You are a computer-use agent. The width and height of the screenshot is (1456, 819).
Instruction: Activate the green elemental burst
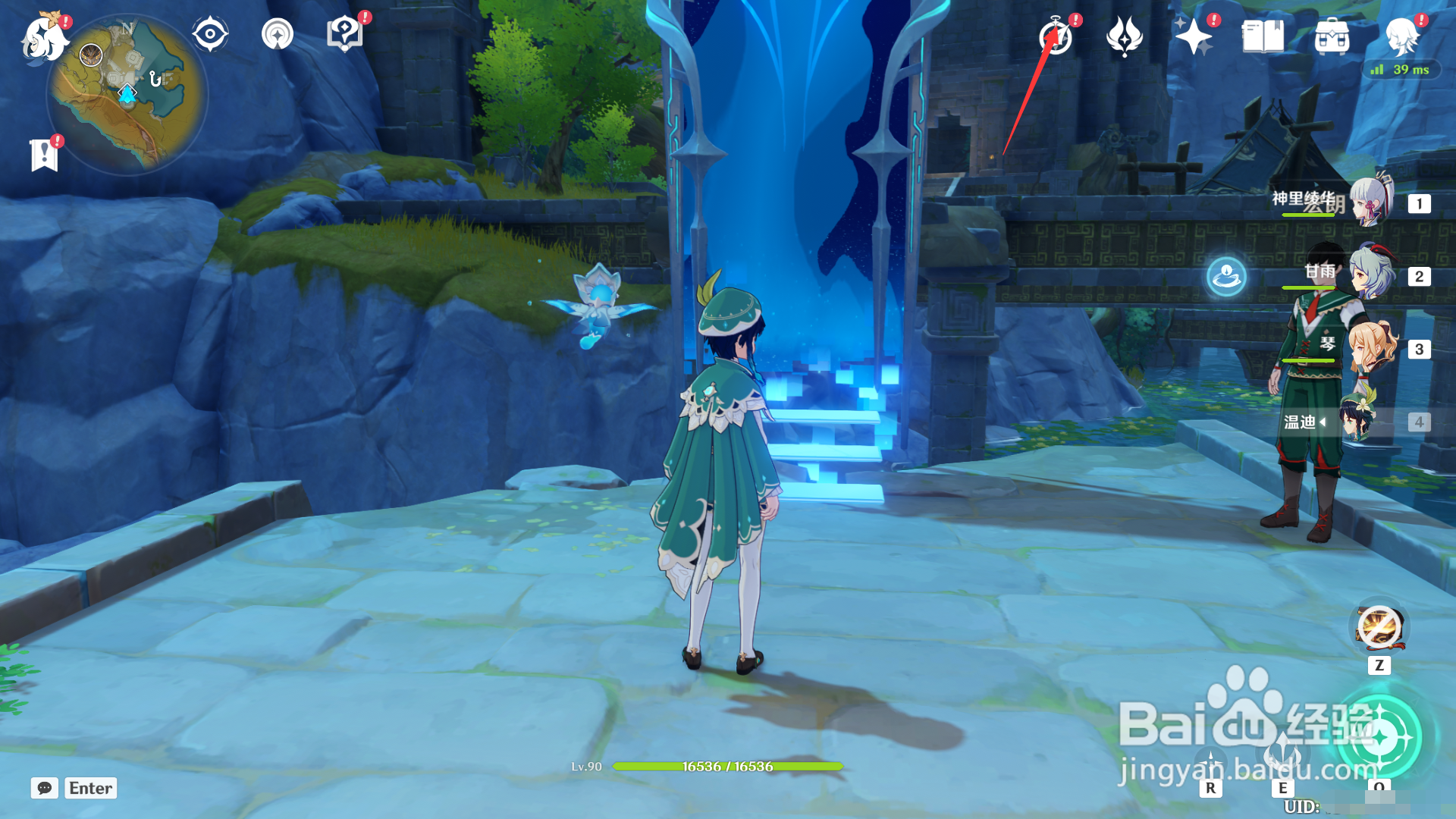1379,736
